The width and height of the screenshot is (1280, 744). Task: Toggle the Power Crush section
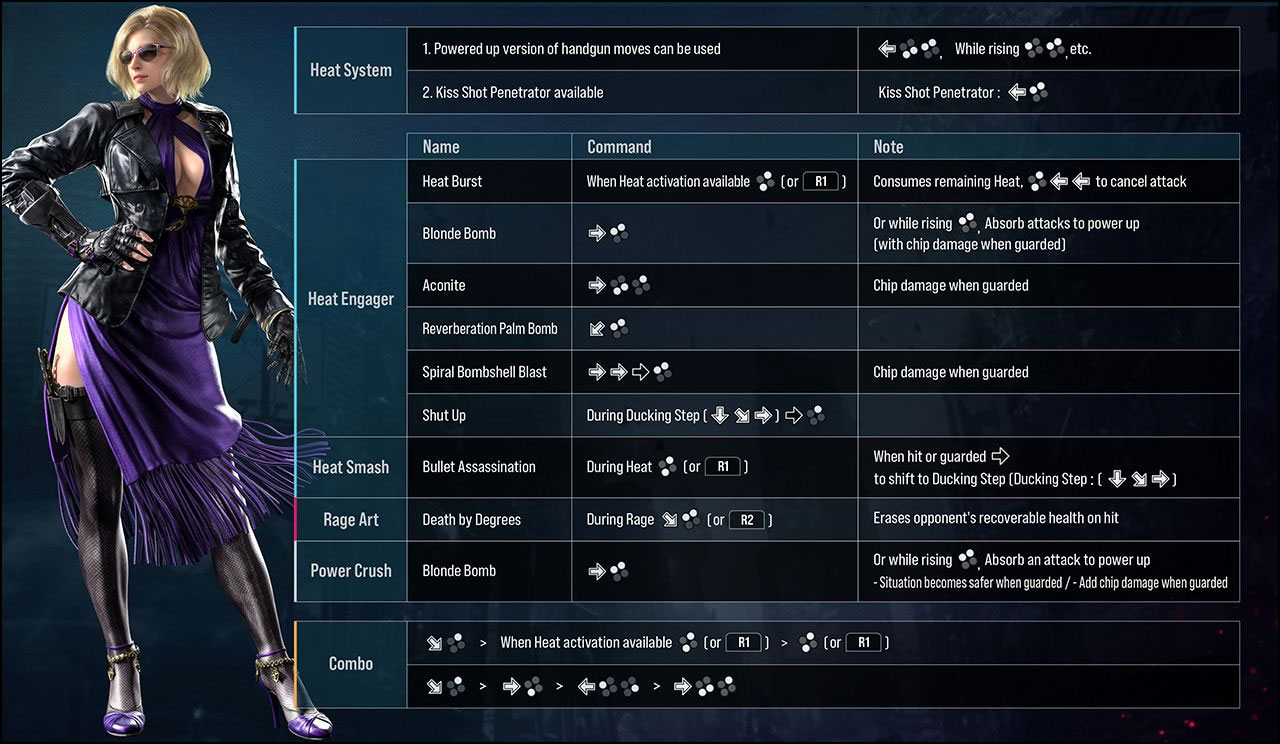pos(350,570)
